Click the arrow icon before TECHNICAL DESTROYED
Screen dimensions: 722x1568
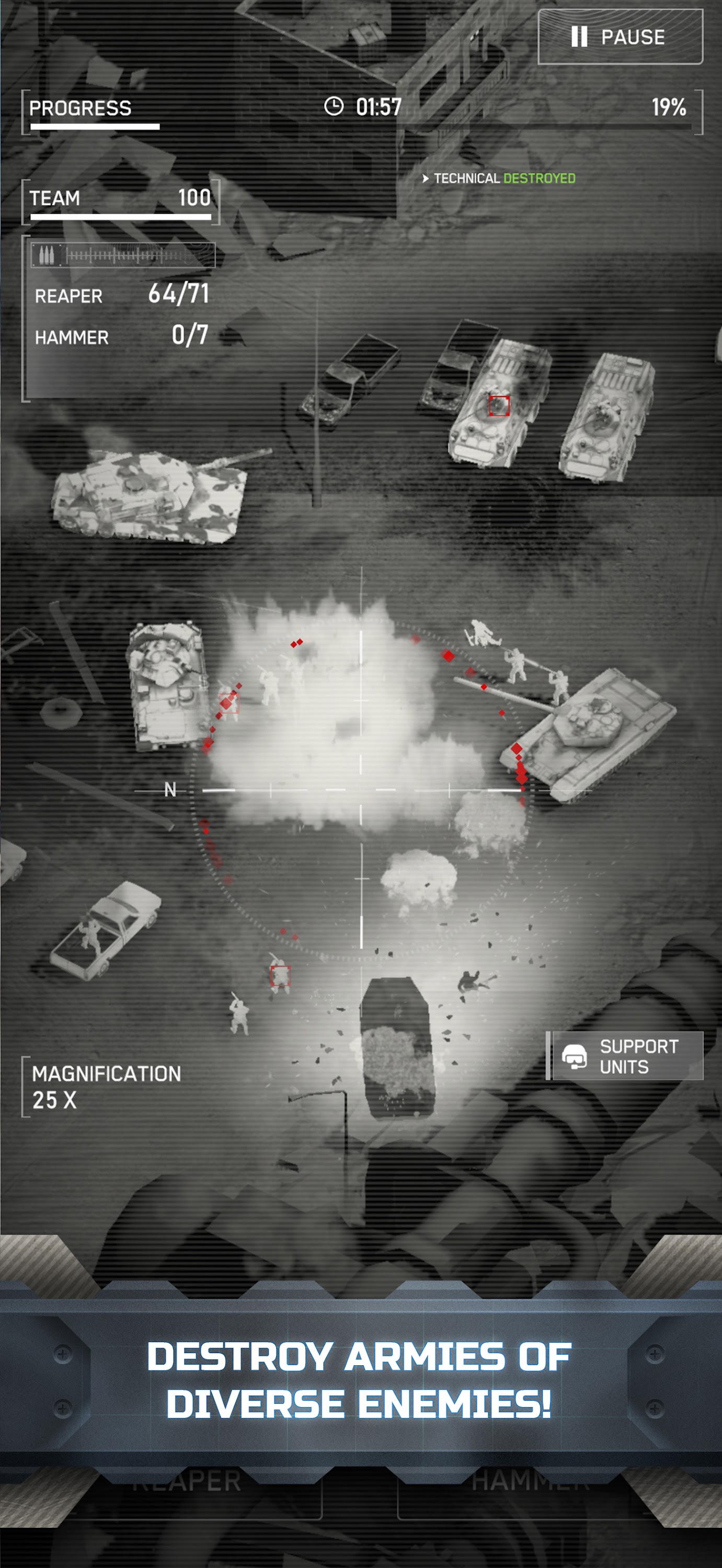425,178
